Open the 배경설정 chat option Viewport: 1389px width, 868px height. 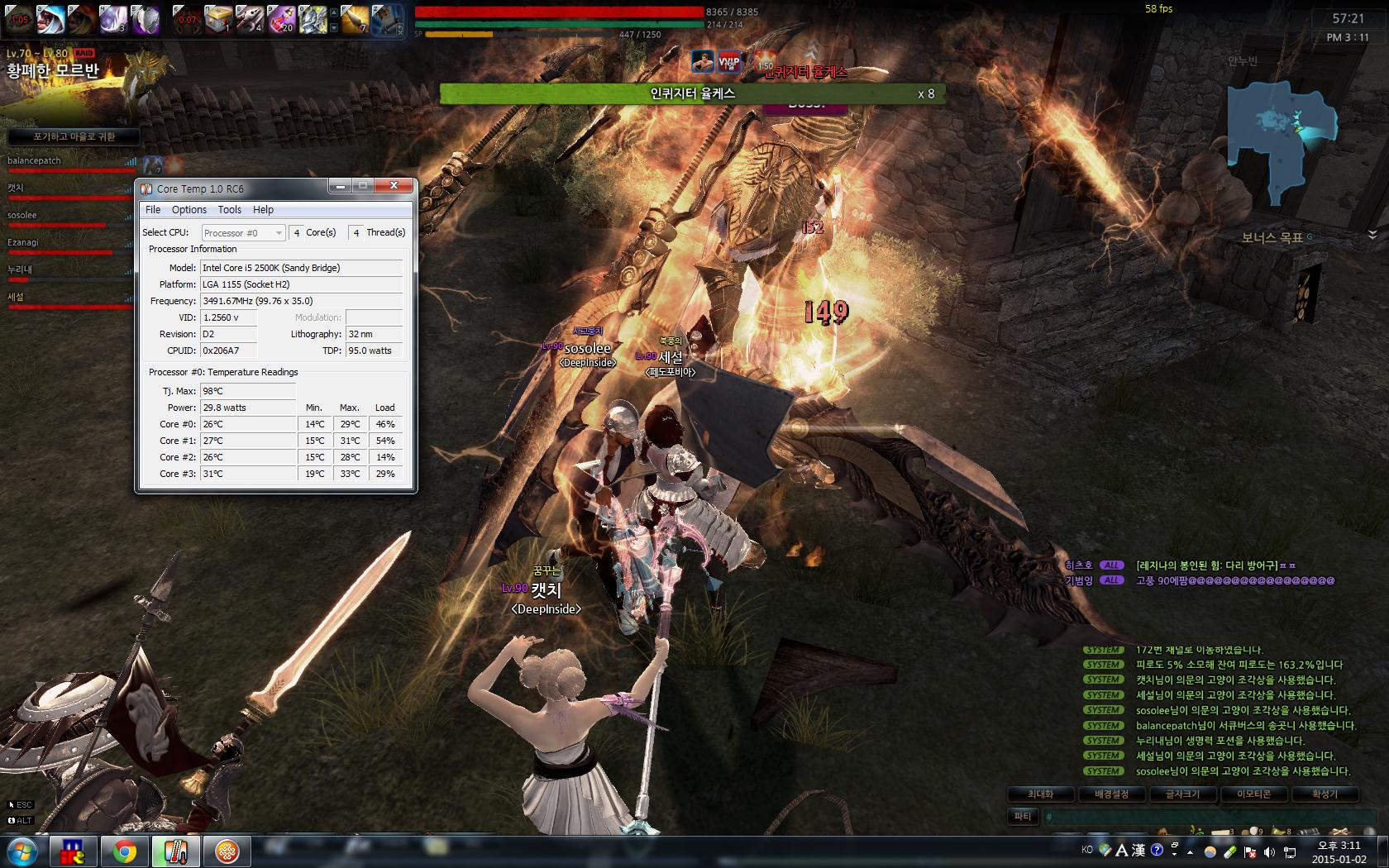coord(1111,794)
